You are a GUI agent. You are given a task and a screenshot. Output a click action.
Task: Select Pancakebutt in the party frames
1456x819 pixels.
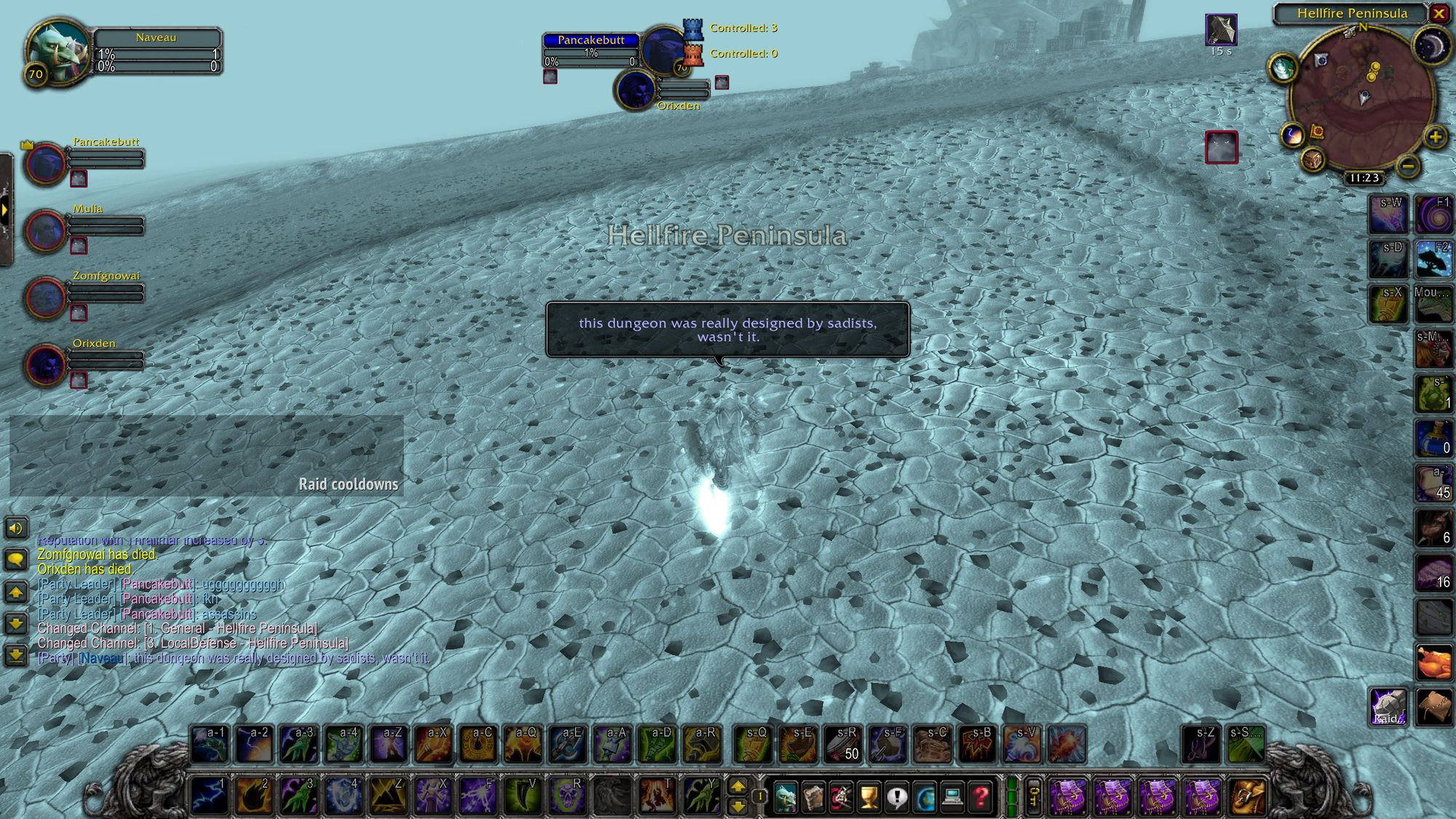tap(46, 163)
